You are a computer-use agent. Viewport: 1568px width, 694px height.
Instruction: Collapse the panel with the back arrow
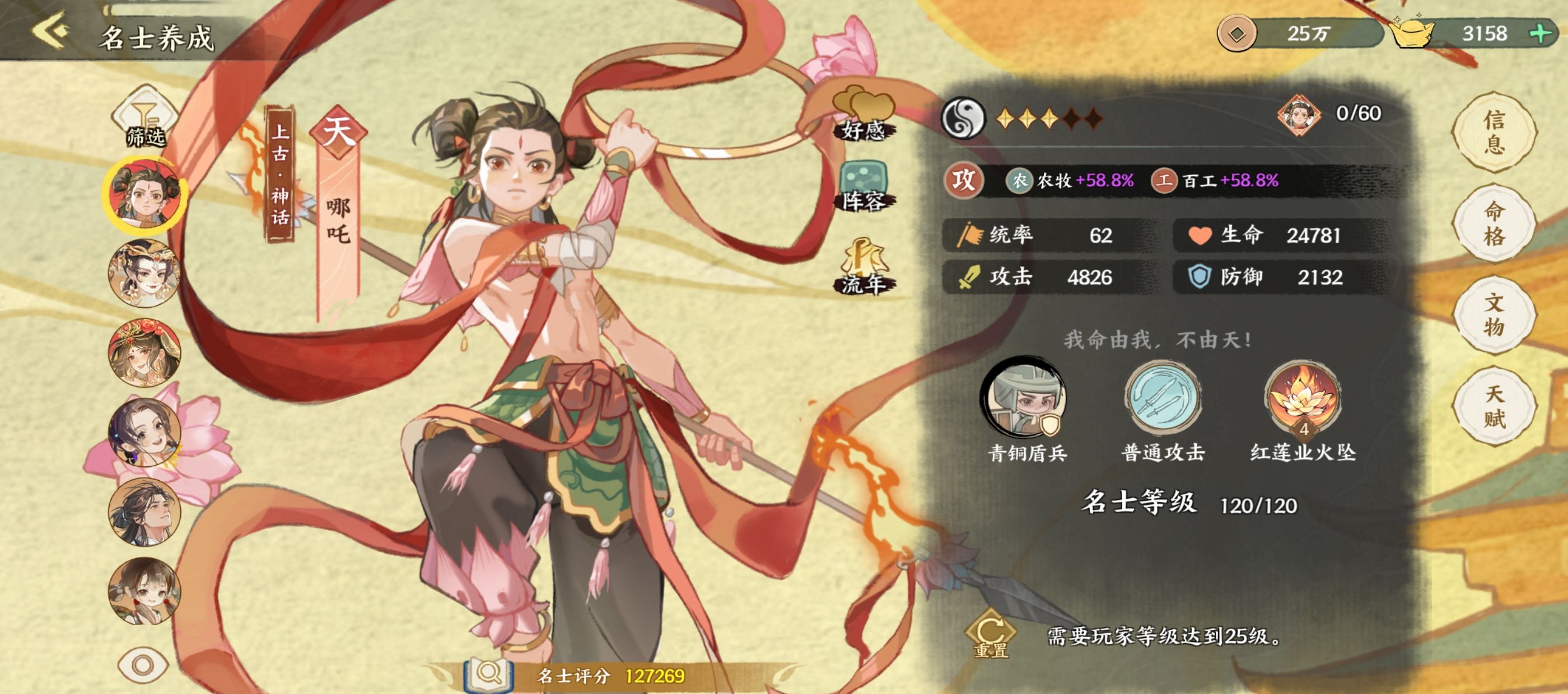(50, 29)
